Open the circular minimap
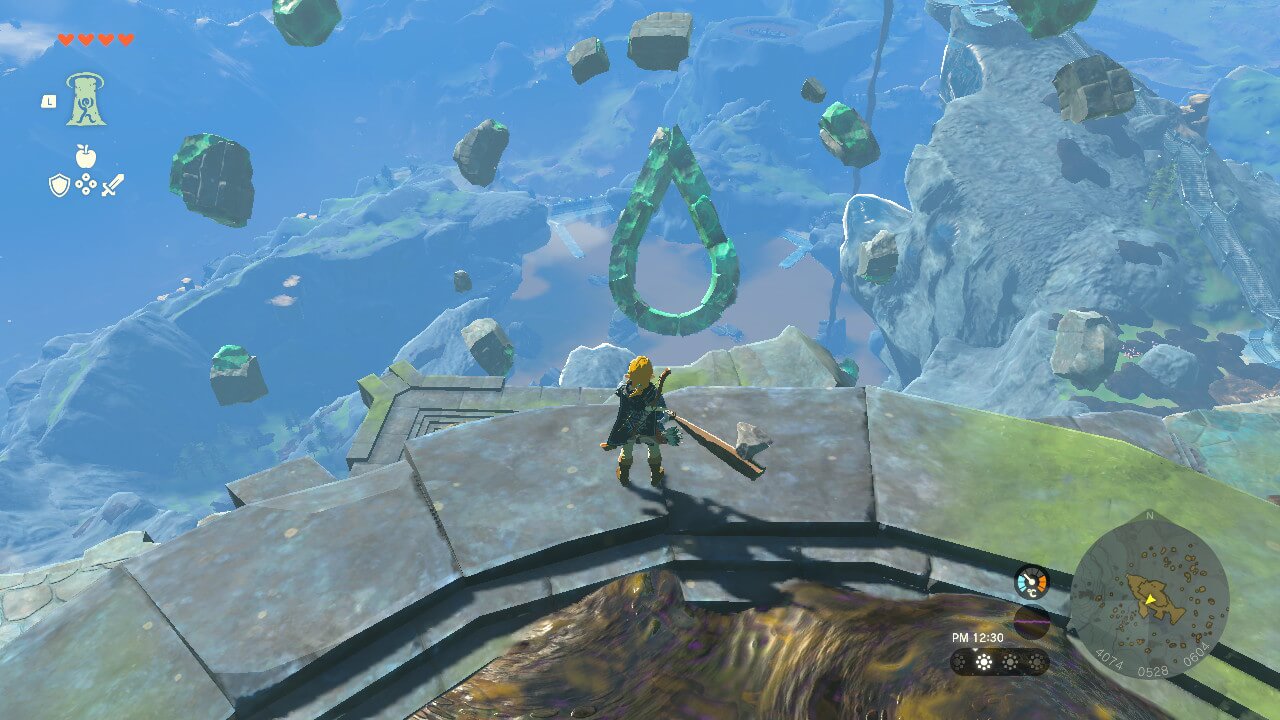Image resolution: width=1280 pixels, height=720 pixels. [x=1149, y=595]
